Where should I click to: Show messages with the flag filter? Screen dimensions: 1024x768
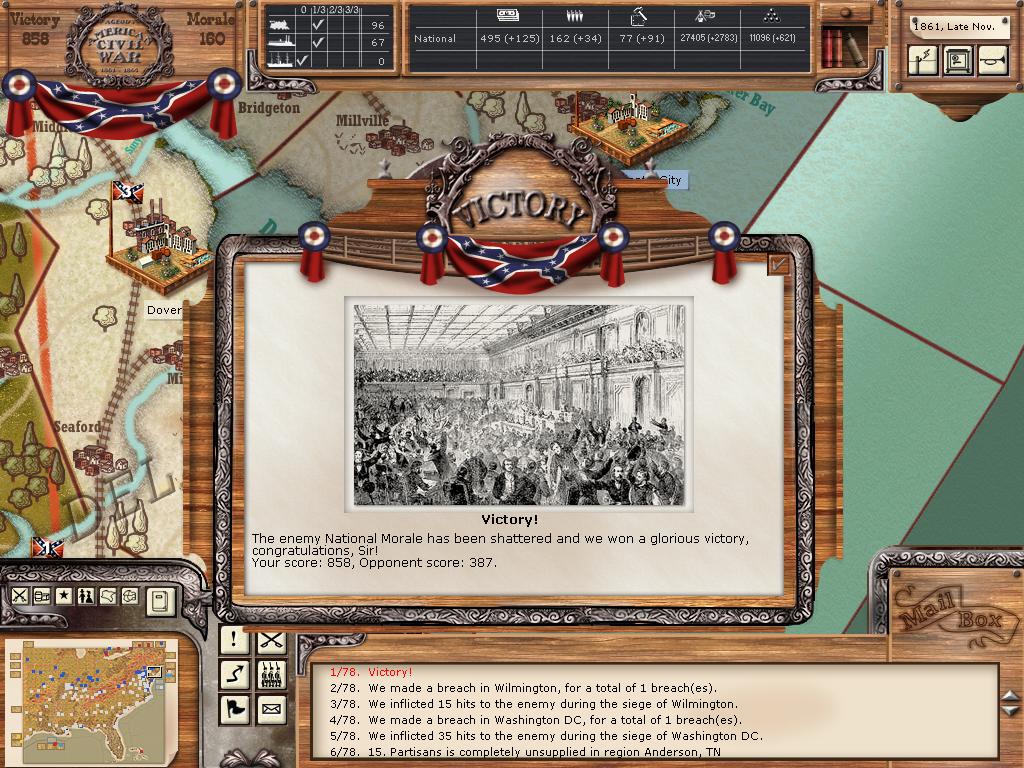(234, 710)
